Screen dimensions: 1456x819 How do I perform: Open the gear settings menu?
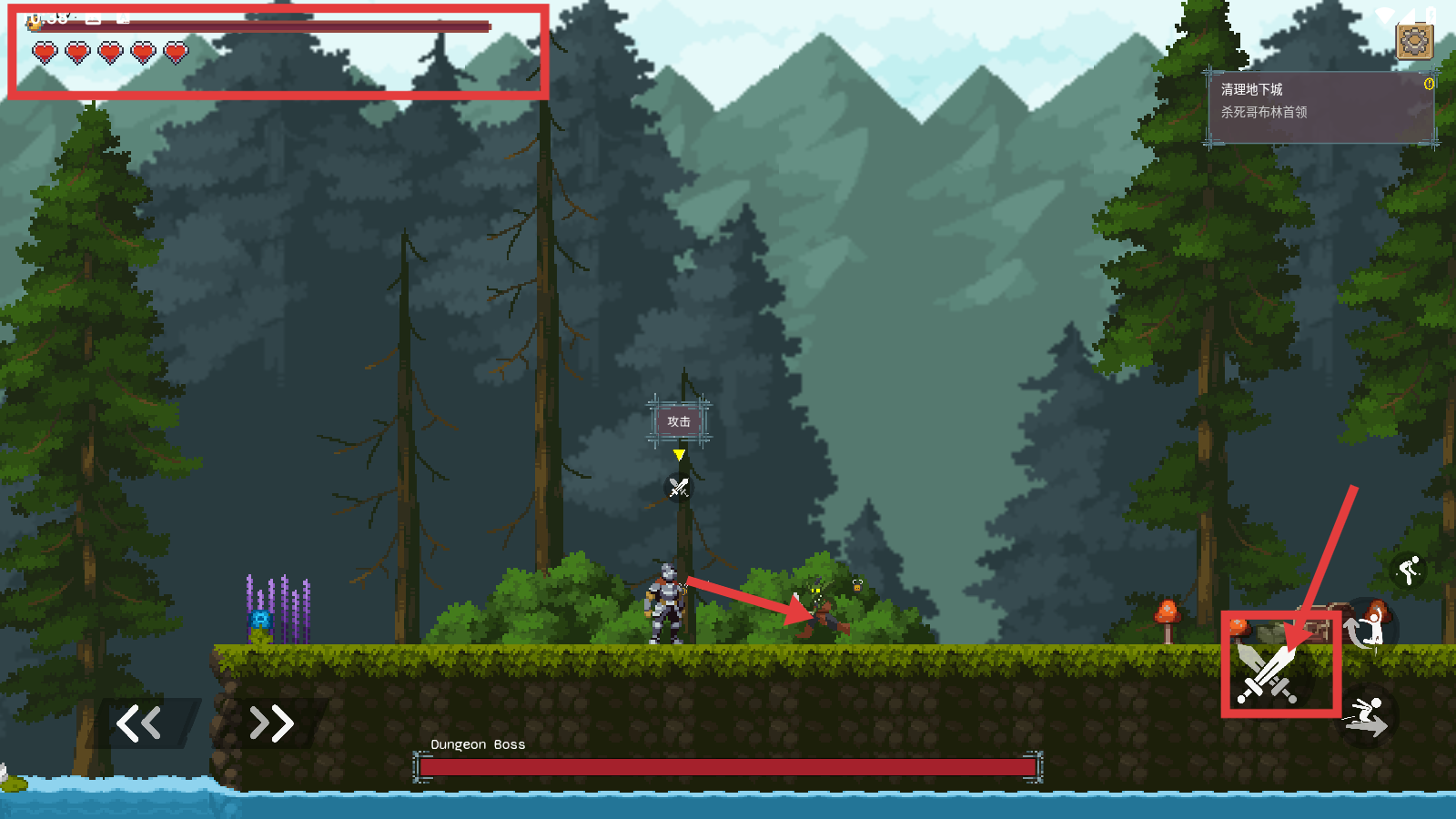click(x=1414, y=41)
